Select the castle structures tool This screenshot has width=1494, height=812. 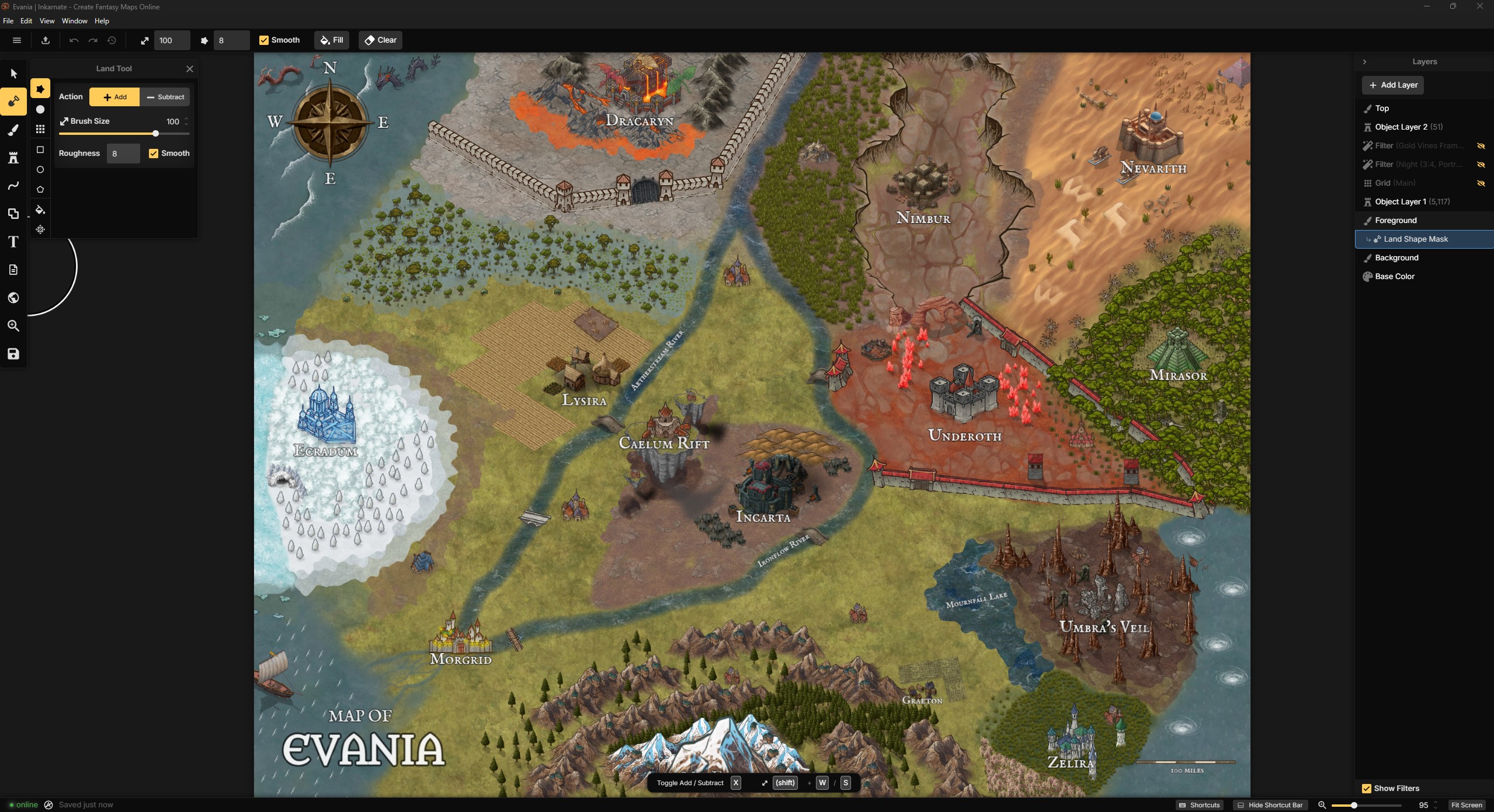[13, 156]
